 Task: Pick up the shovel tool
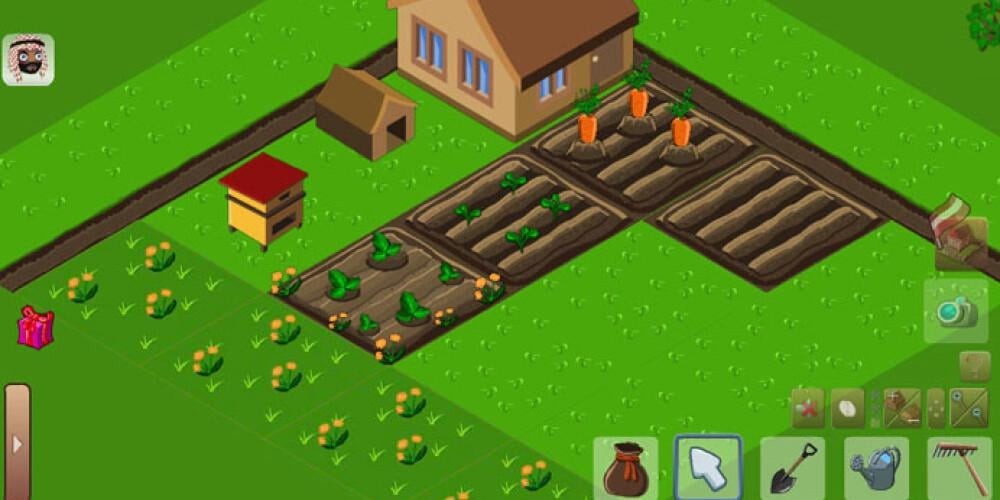click(792, 468)
